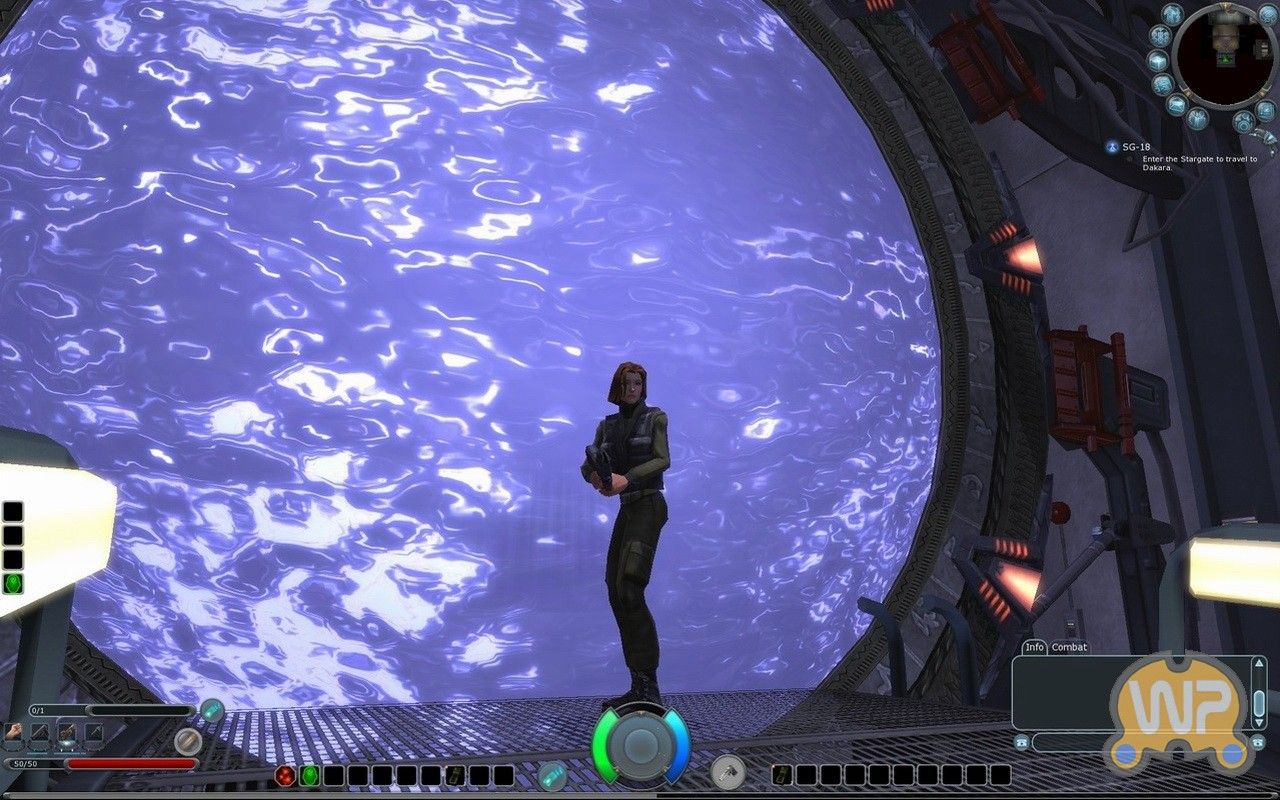Click the bottom-right icon under the minimap

point(1244,121)
